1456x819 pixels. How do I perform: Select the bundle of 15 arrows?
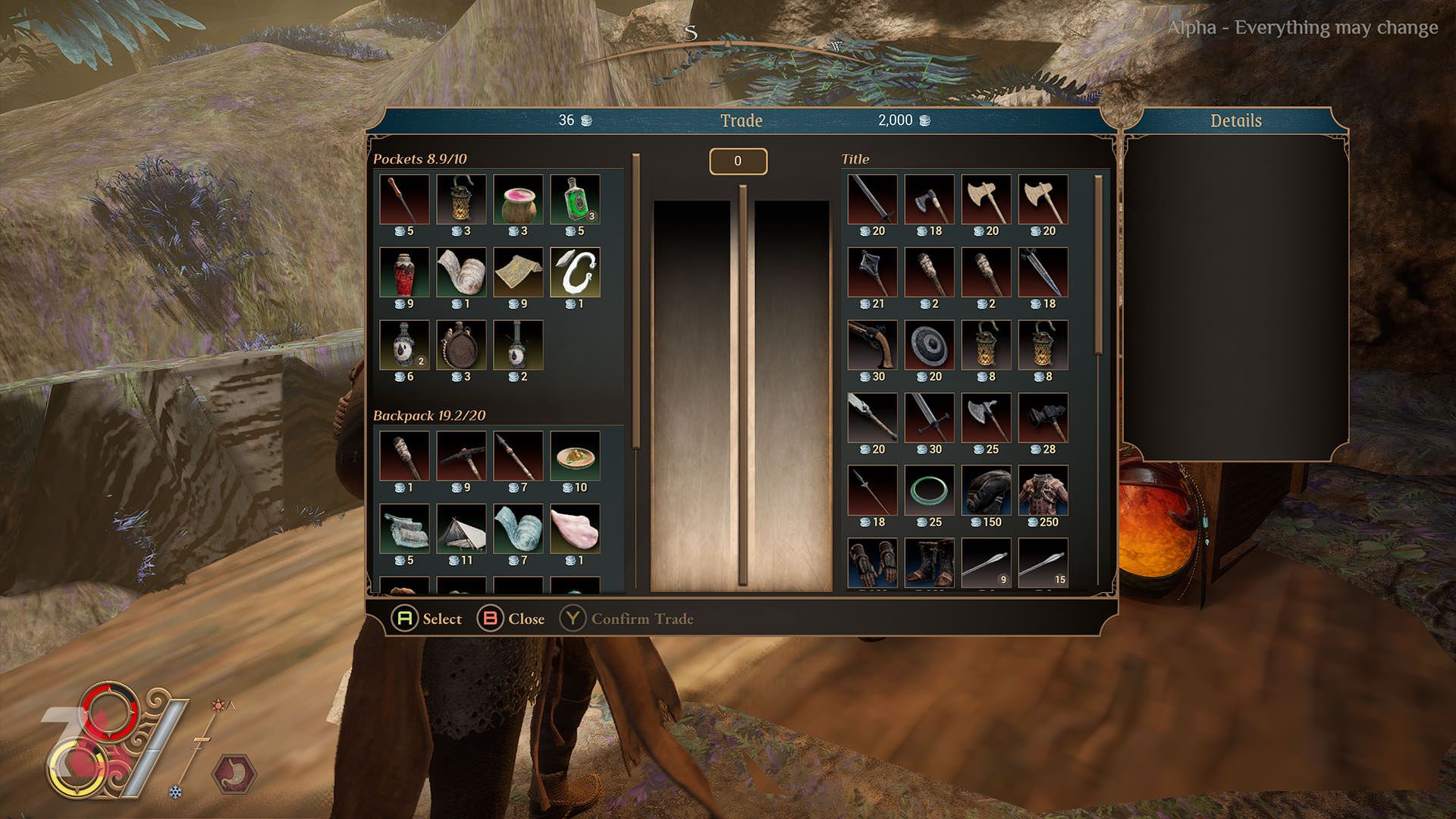click(1043, 561)
